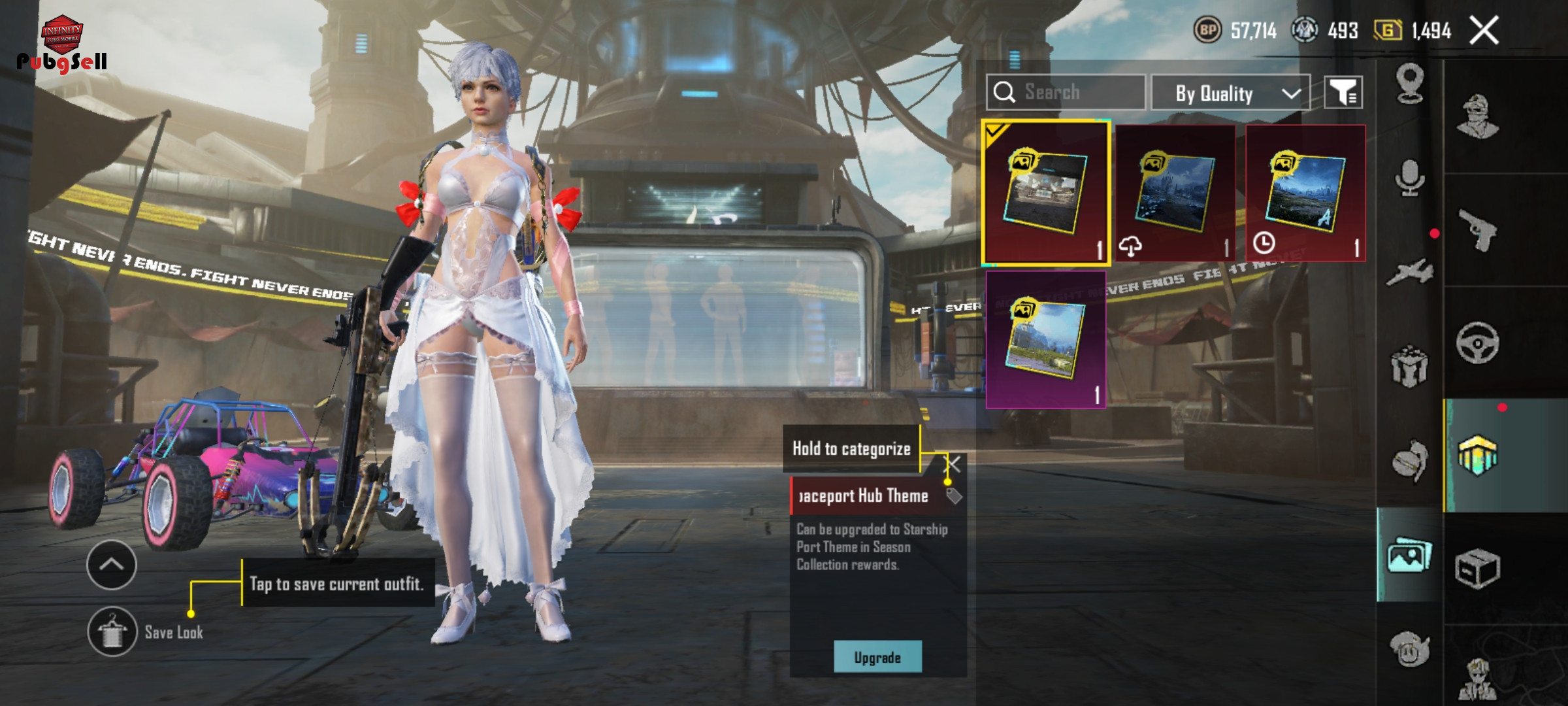Click the Search field
This screenshot has height=706, width=1568.
click(1066, 92)
